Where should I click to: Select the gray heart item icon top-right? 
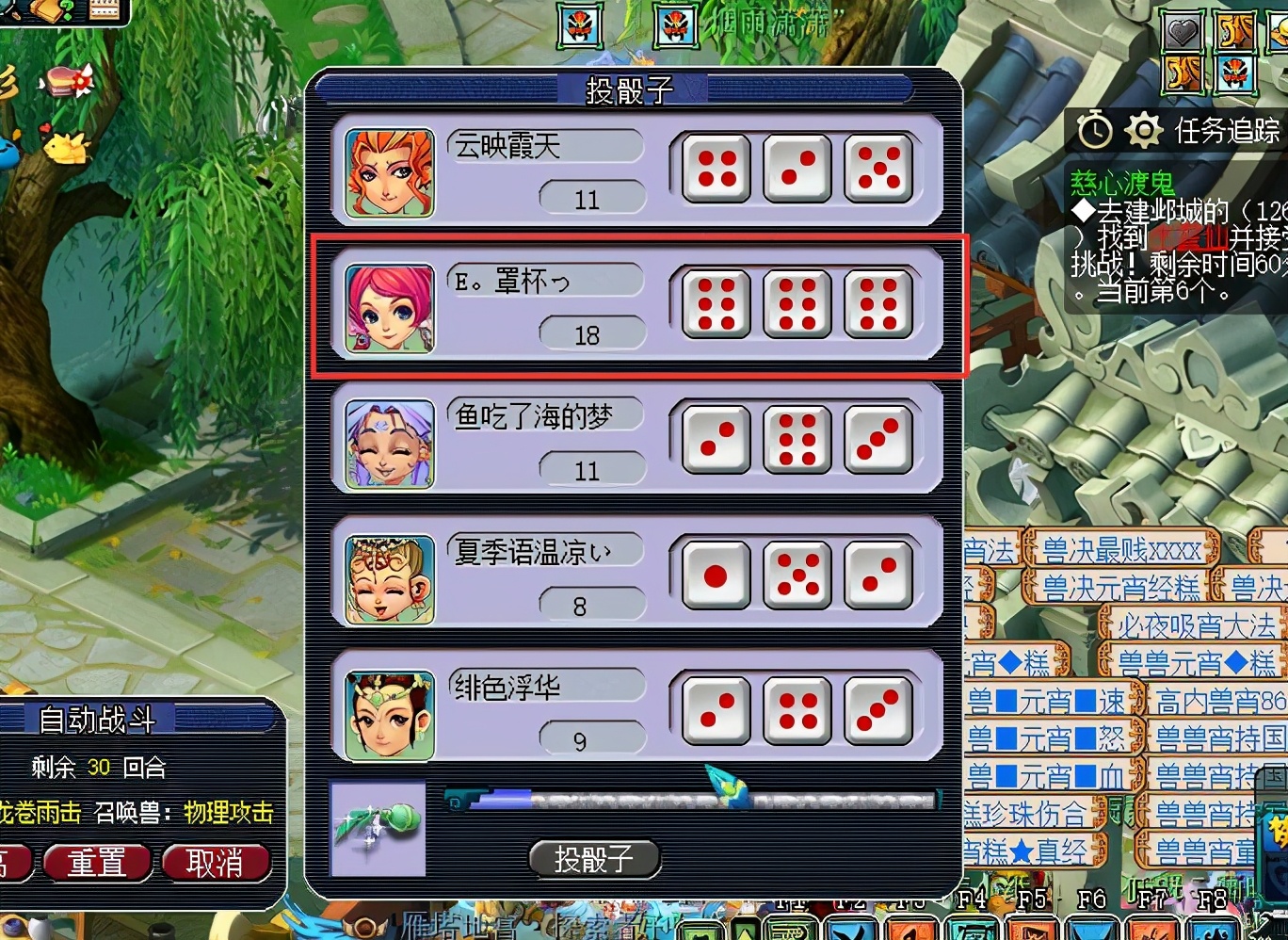[1183, 29]
